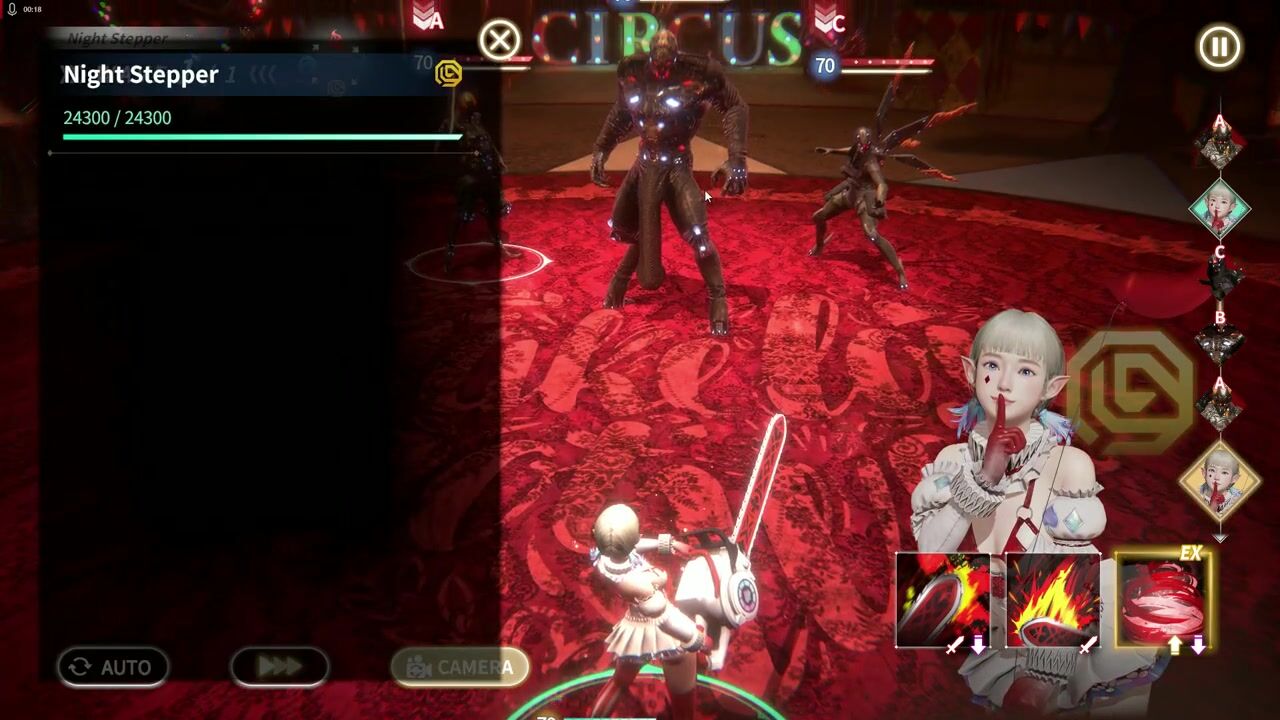Use the flaming chainsaw skill
The height and width of the screenshot is (720, 1280).
1052,600
